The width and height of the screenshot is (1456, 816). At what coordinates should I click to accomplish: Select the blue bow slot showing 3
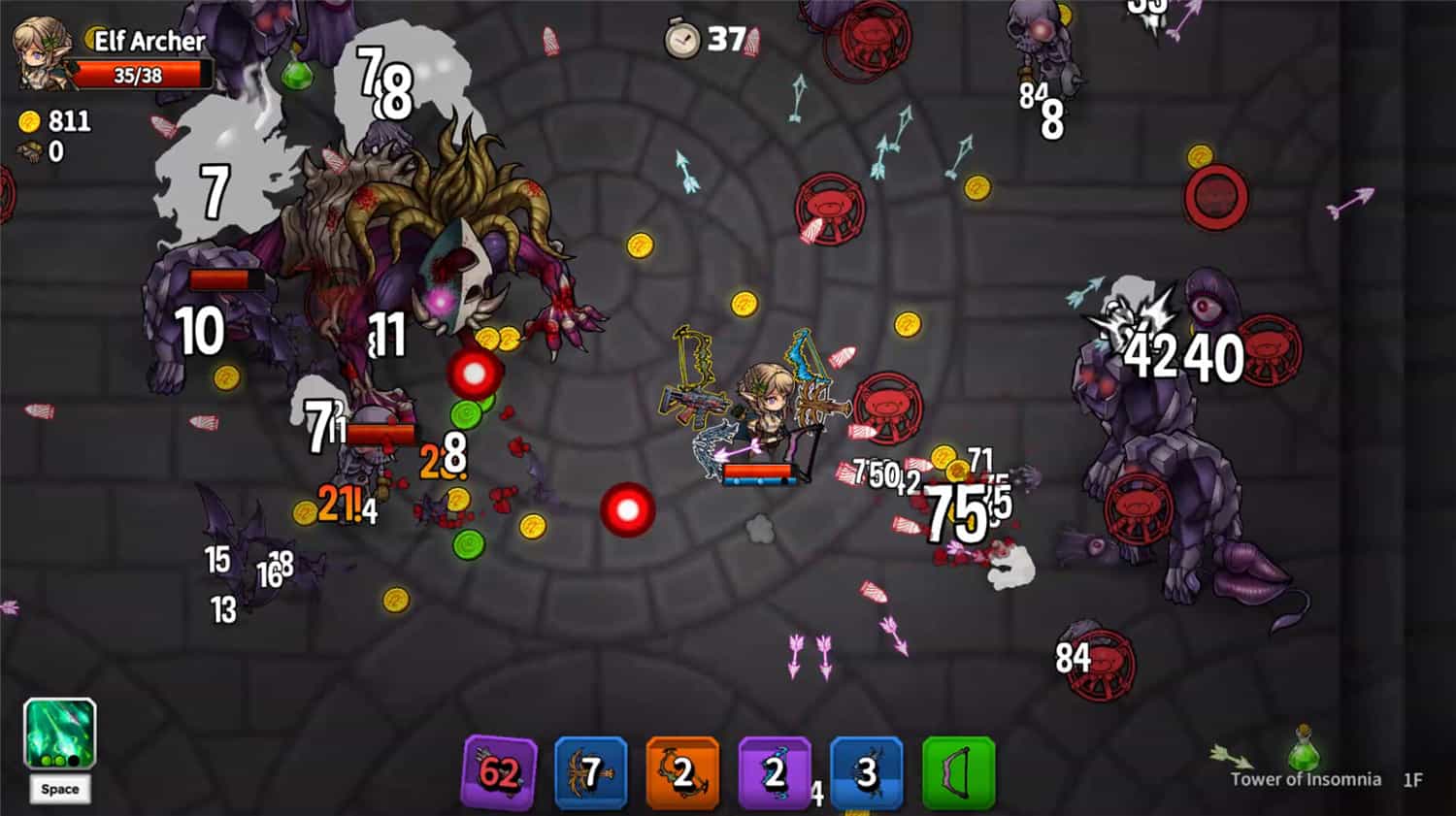866,772
